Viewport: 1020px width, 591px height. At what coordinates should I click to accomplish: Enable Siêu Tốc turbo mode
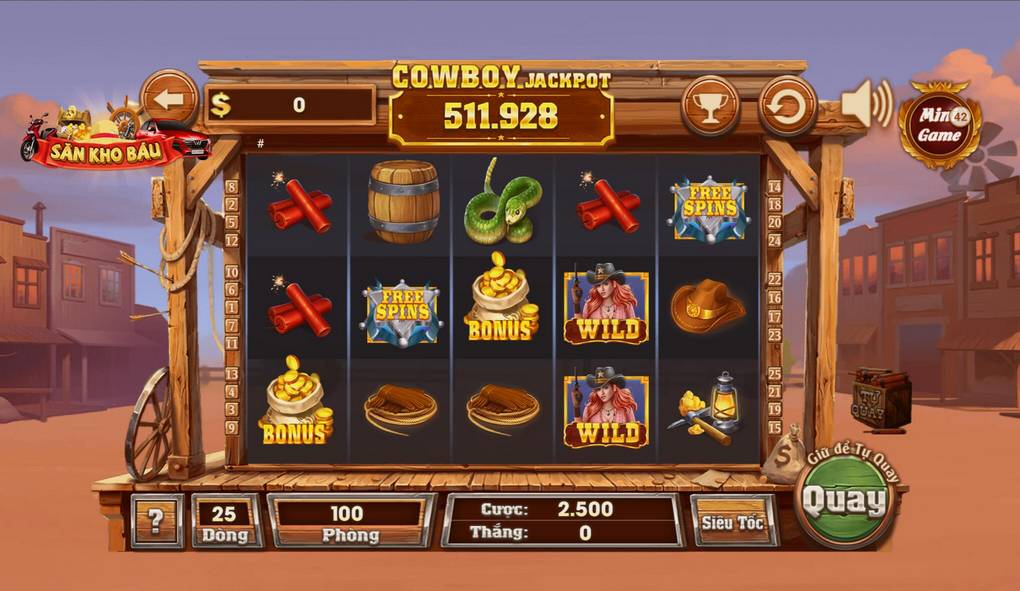click(733, 521)
